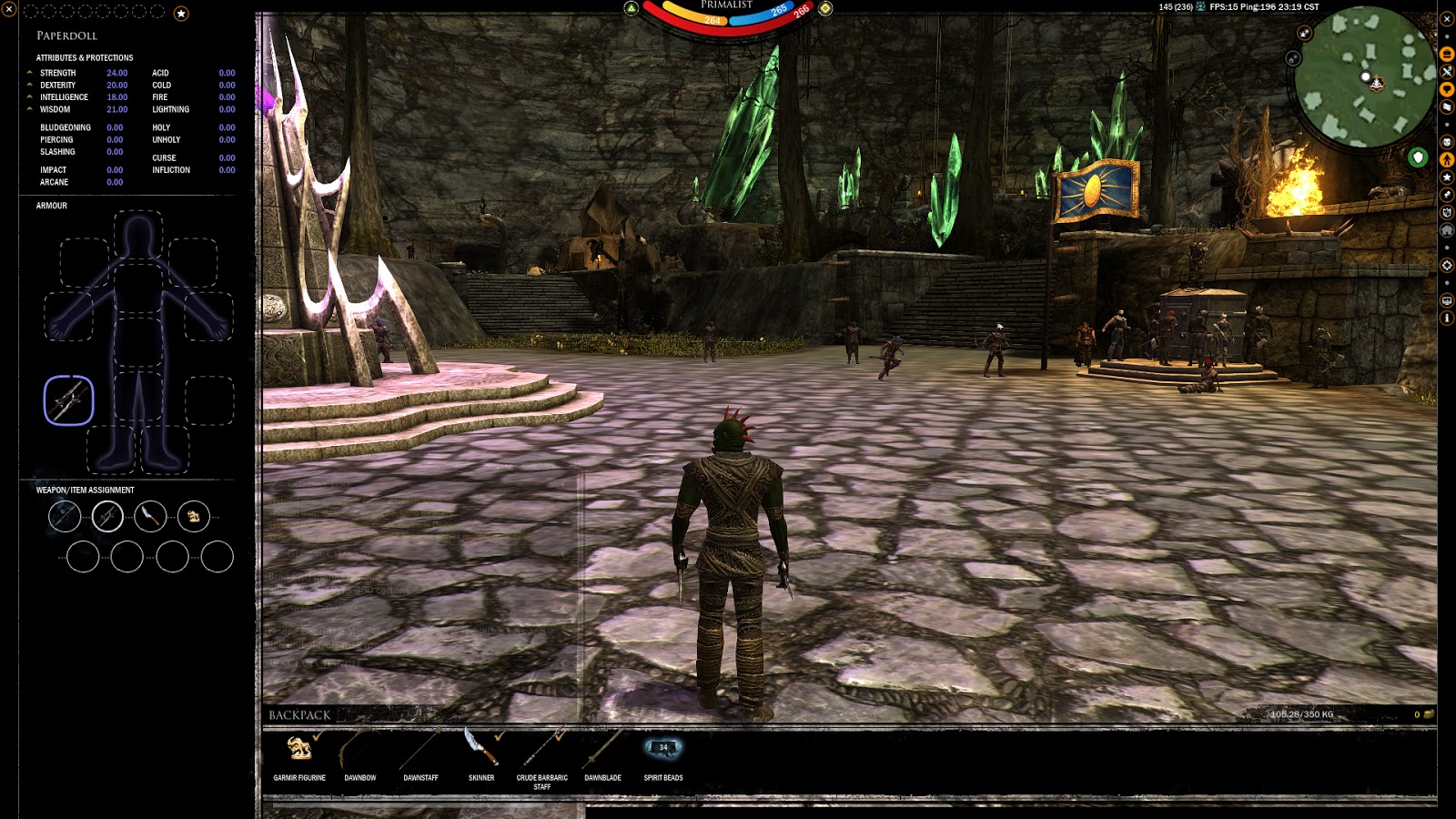This screenshot has width=1456, height=819.
Task: Select the Garmir figurine assignment slot
Action: coord(193,517)
